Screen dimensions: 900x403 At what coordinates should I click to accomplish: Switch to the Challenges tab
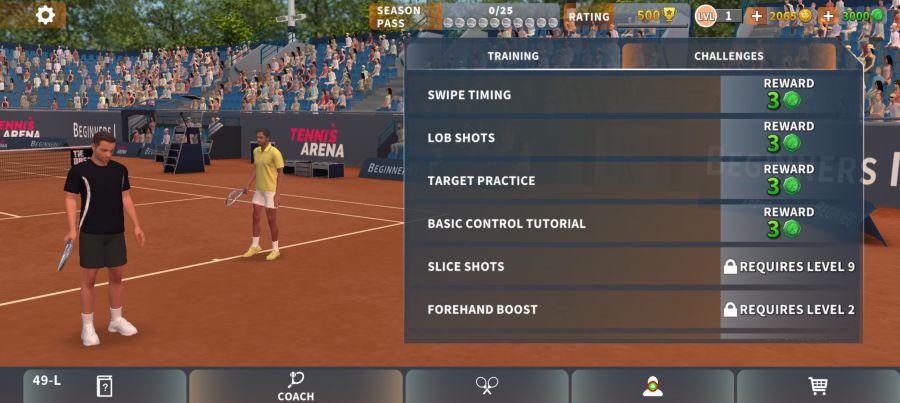coord(729,56)
